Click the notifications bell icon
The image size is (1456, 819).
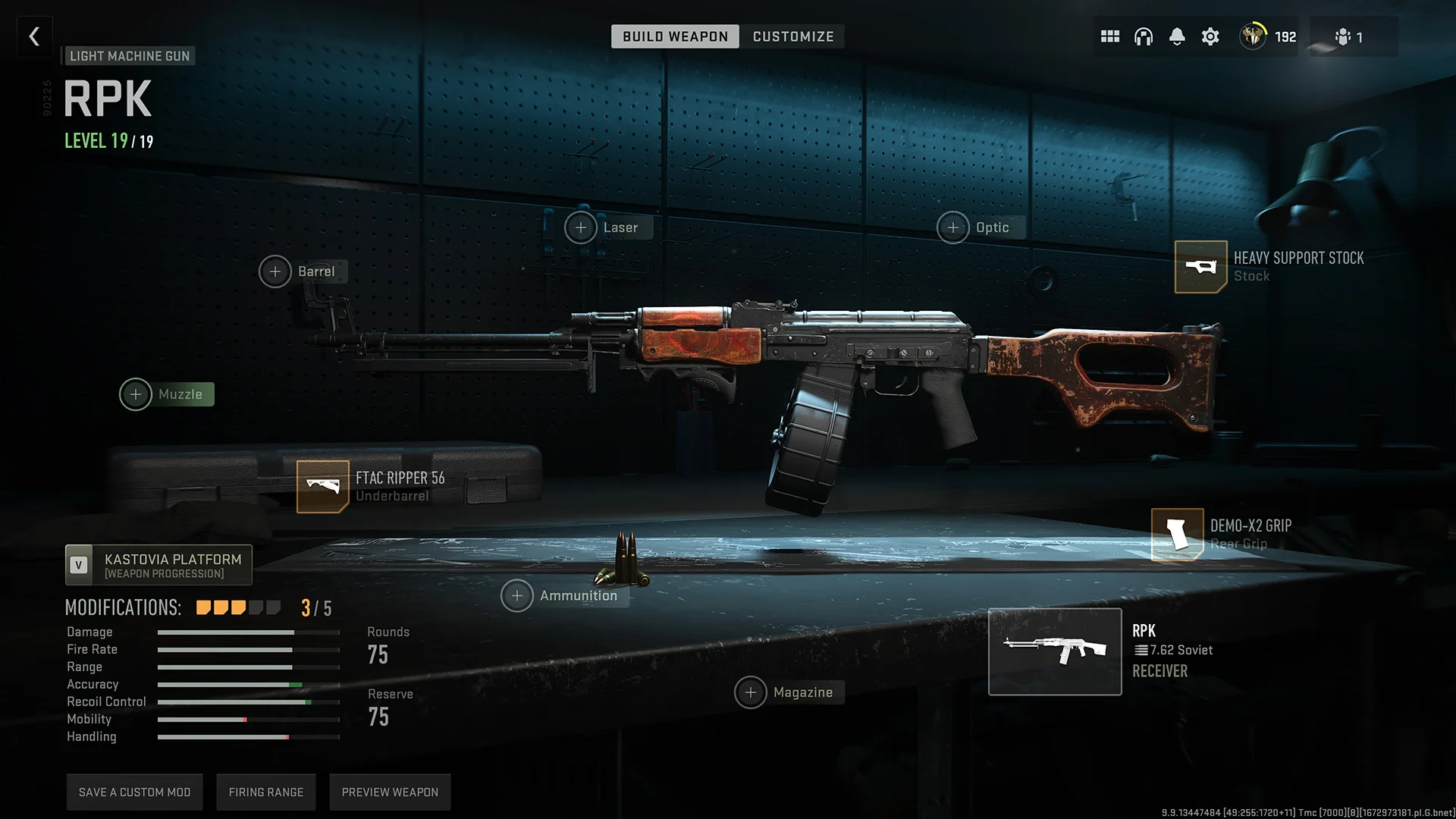click(x=1177, y=36)
